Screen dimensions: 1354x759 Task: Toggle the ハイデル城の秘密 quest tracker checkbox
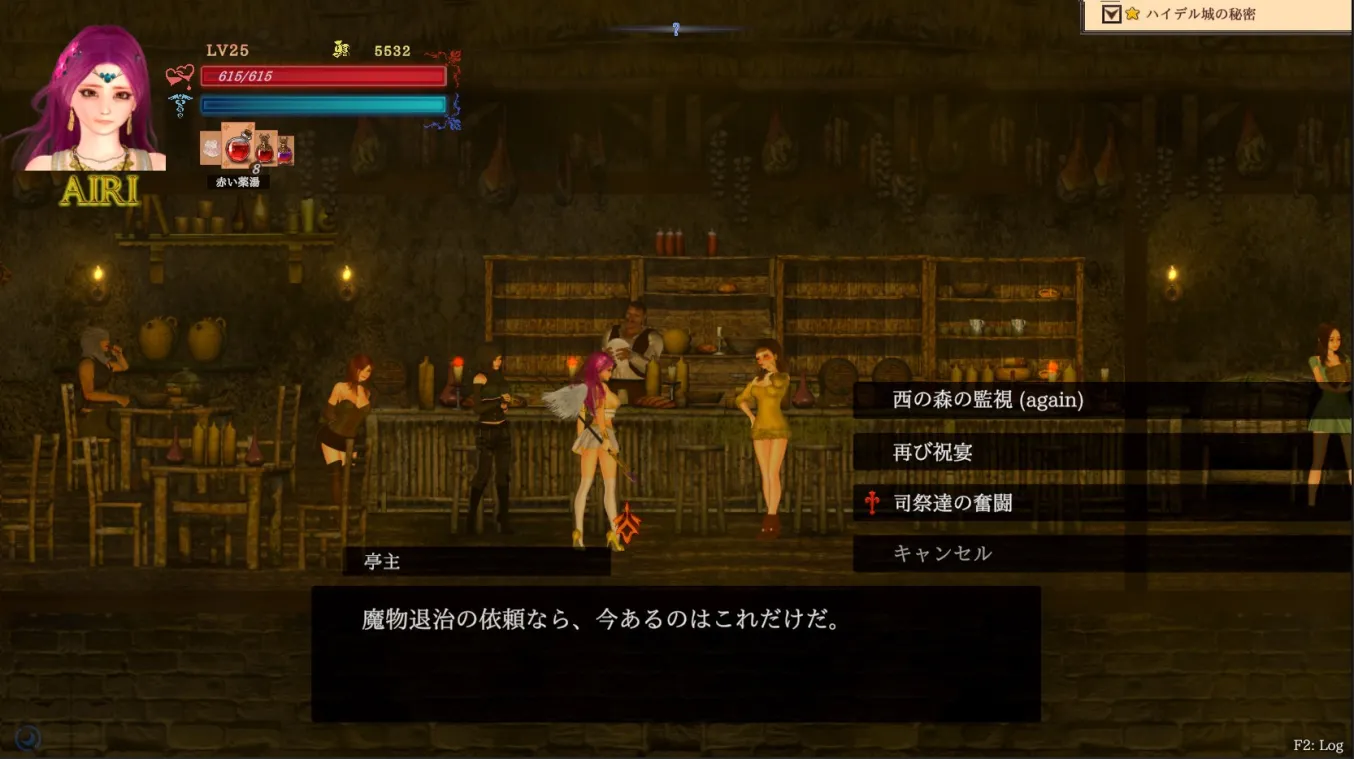(1110, 14)
